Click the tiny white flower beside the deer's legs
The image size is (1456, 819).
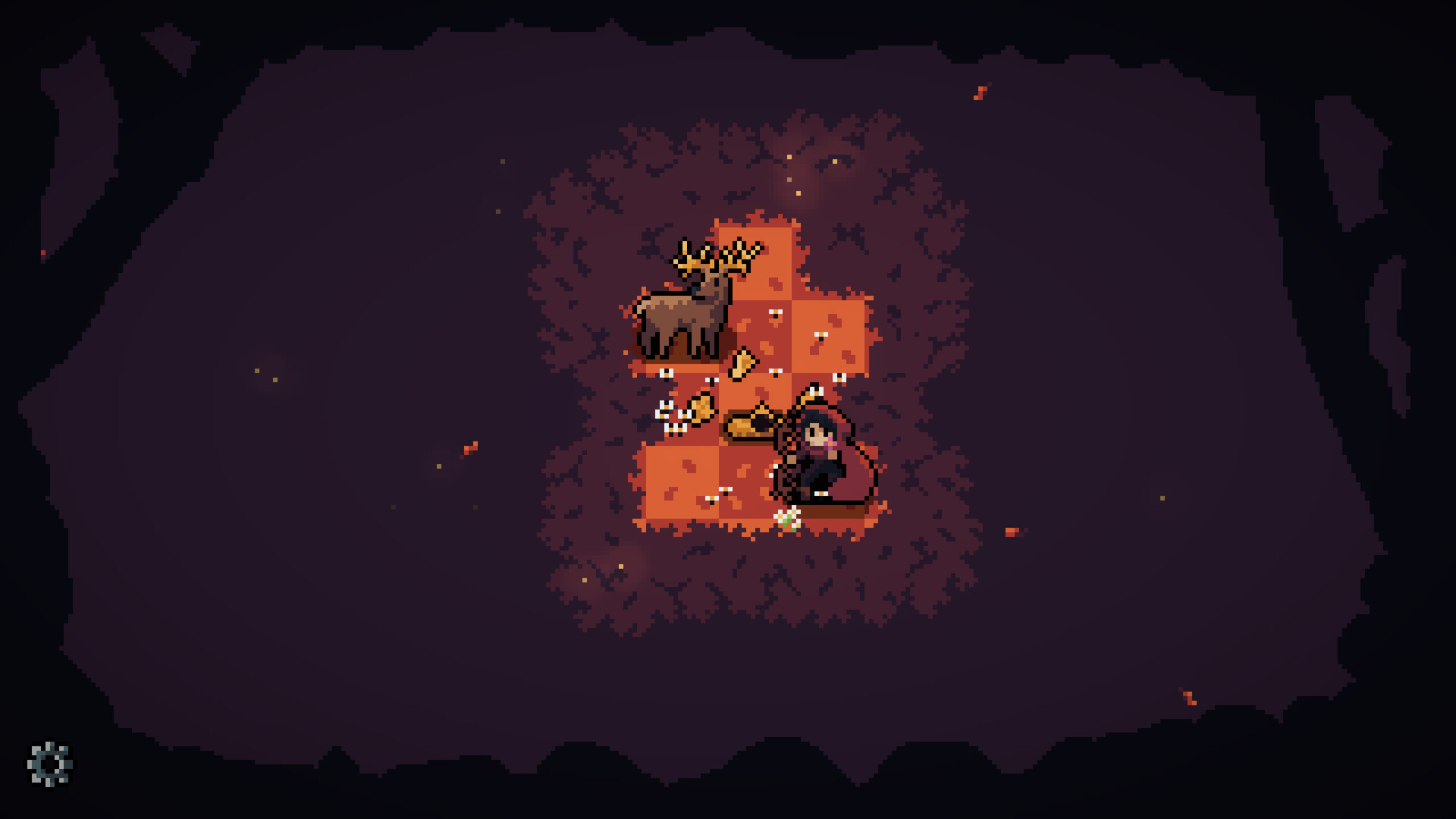pyautogui.click(x=667, y=373)
